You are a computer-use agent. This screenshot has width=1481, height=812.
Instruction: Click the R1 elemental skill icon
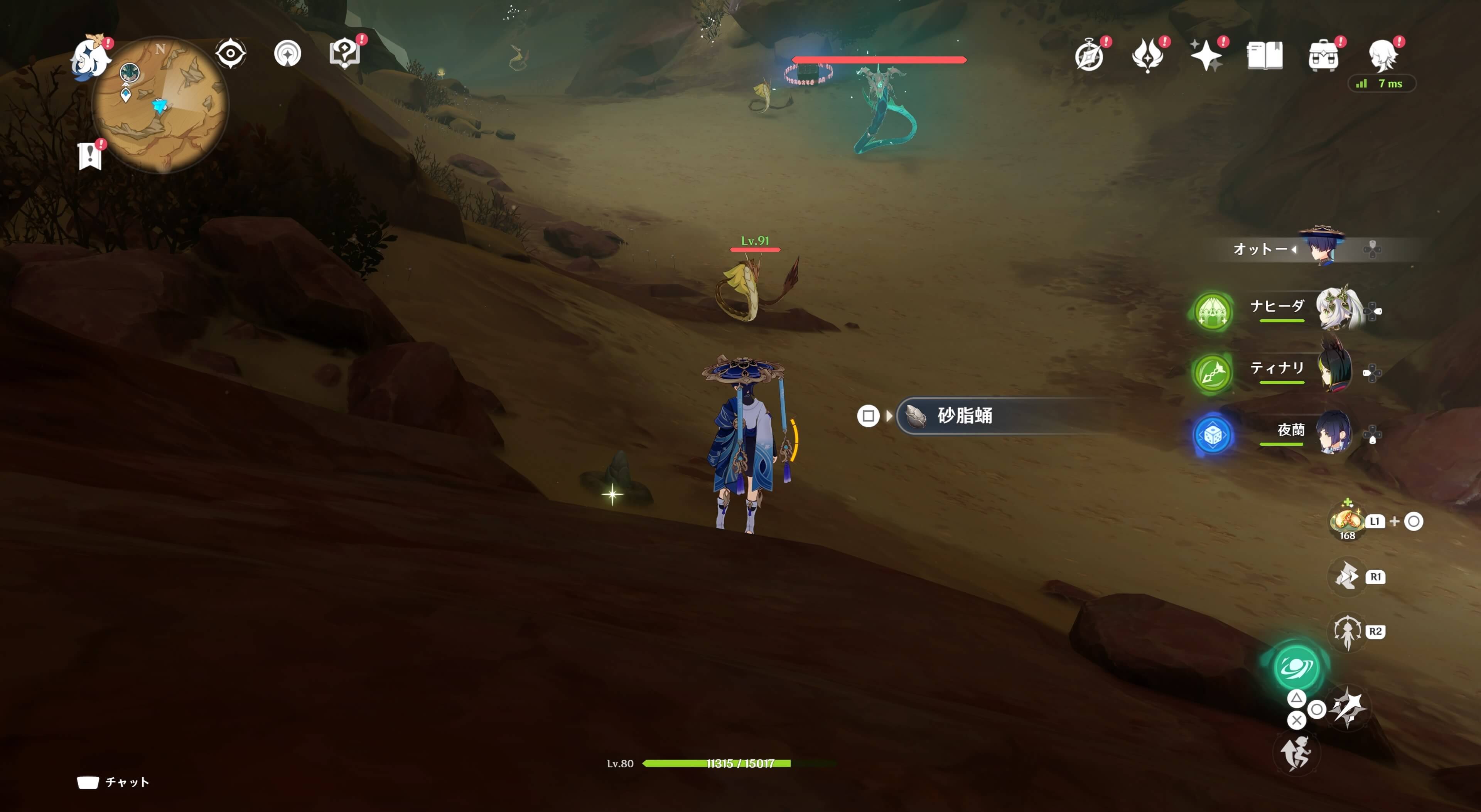[x=1346, y=576]
